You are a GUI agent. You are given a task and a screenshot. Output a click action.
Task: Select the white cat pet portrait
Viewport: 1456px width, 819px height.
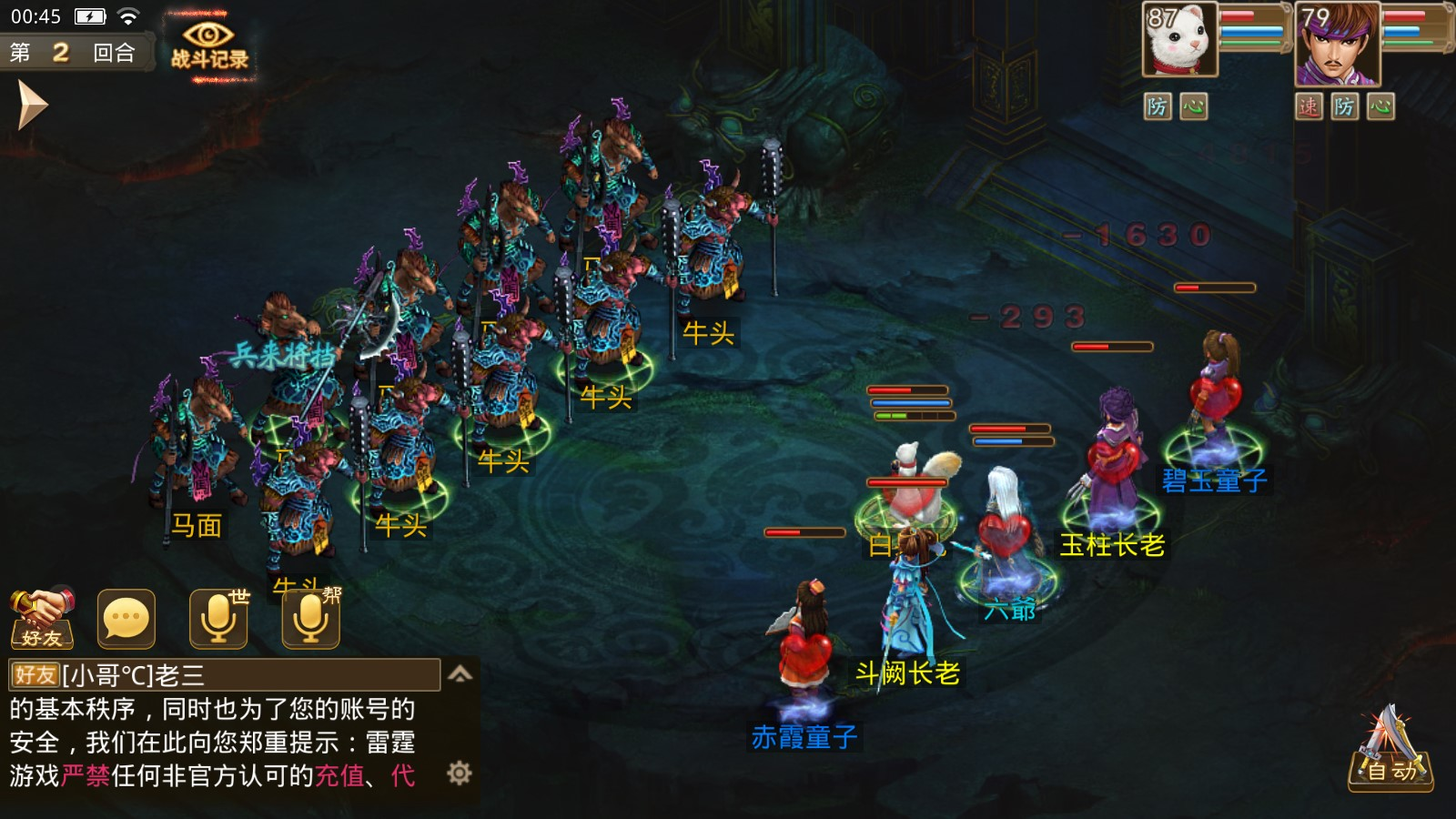pos(1180,41)
